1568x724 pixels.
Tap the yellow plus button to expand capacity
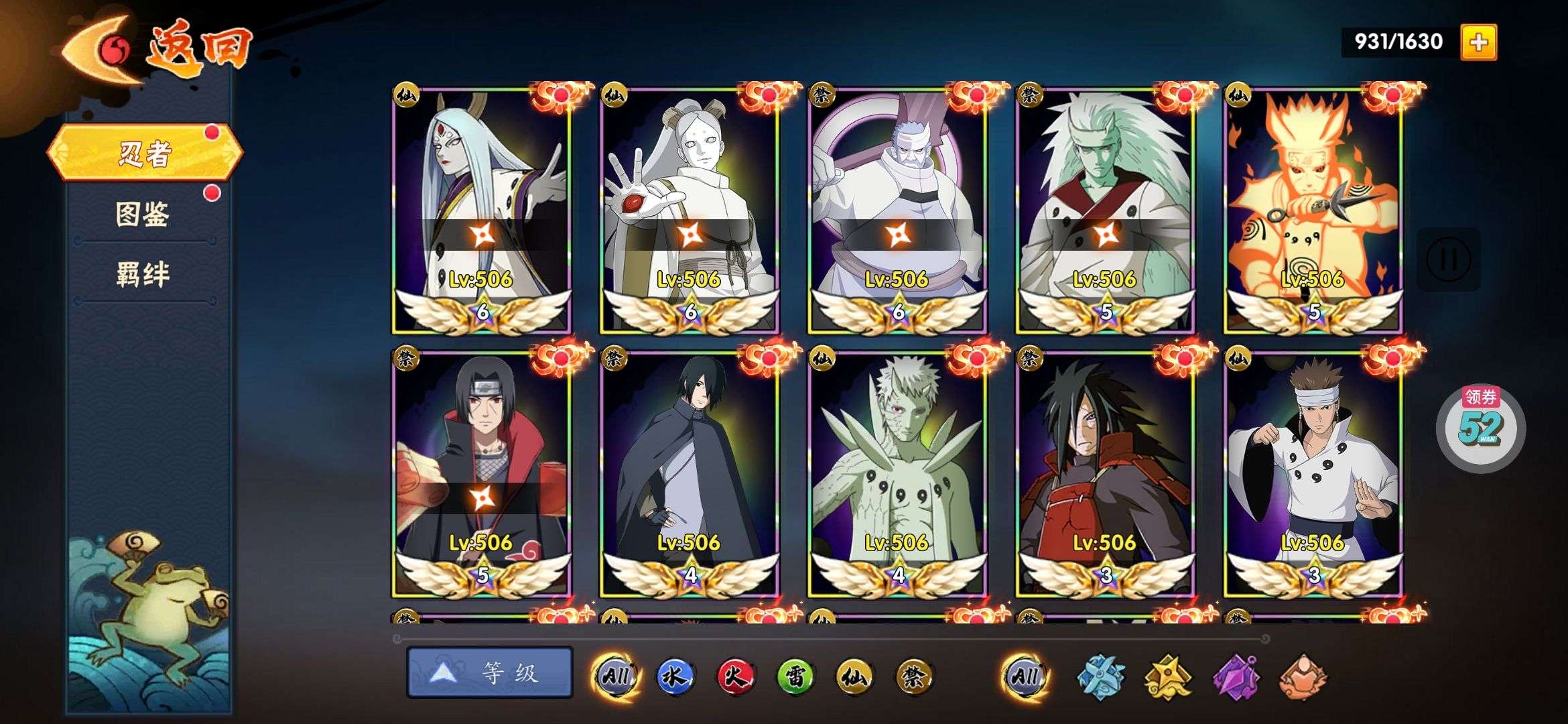[1478, 42]
